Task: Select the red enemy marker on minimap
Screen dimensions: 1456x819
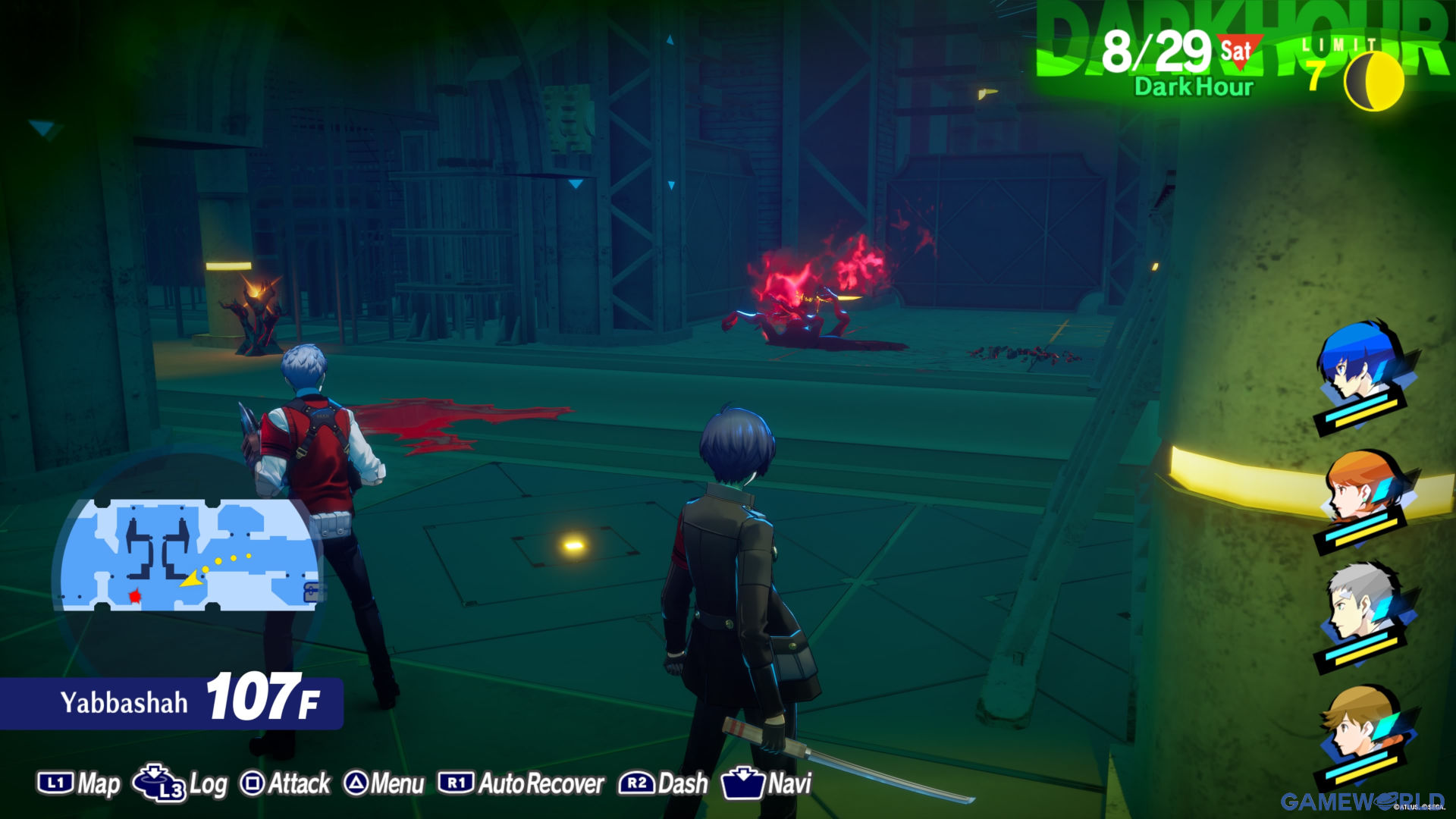Action: coord(135,597)
